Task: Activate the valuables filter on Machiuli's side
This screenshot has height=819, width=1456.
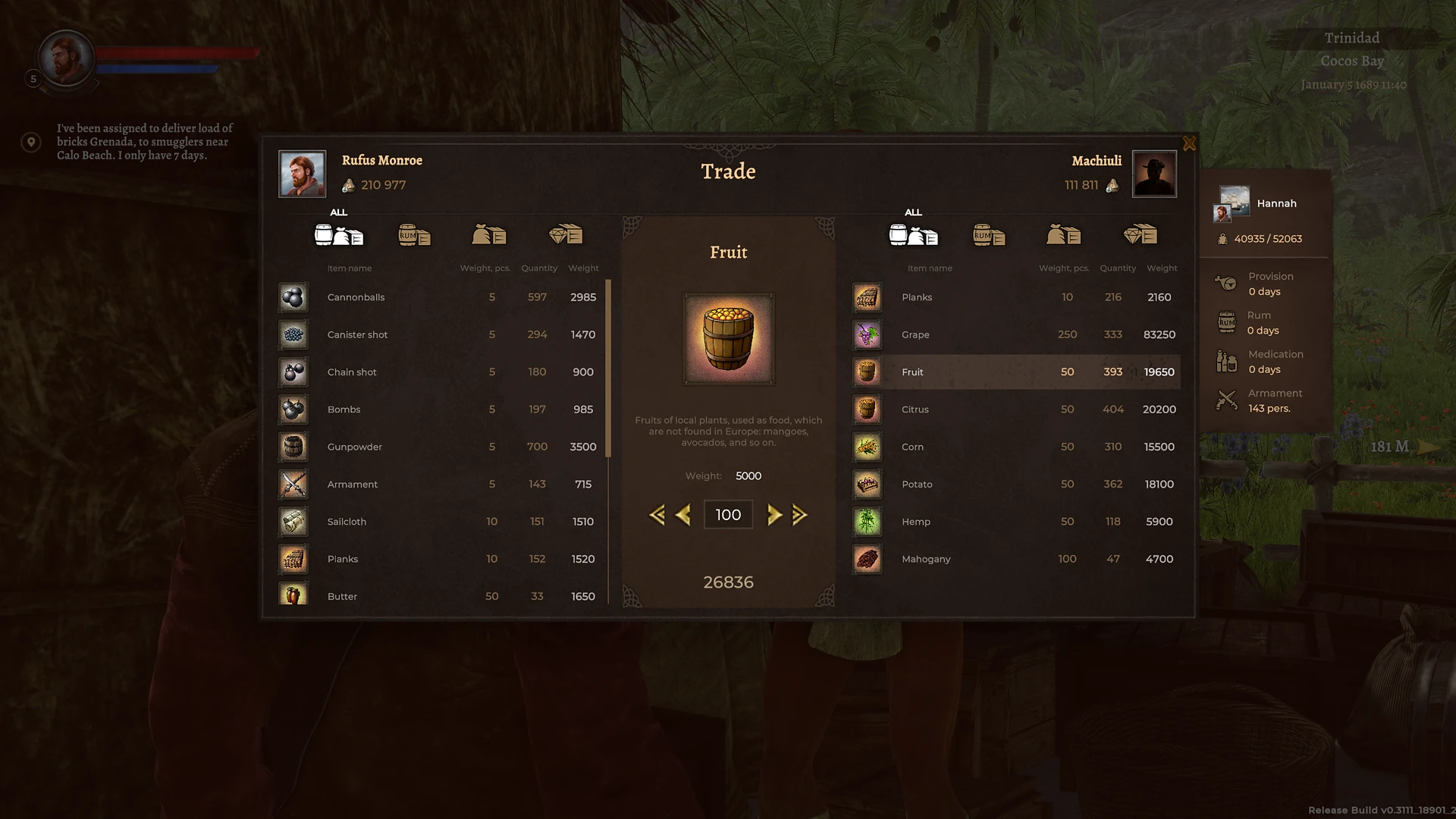Action: pos(1141,236)
